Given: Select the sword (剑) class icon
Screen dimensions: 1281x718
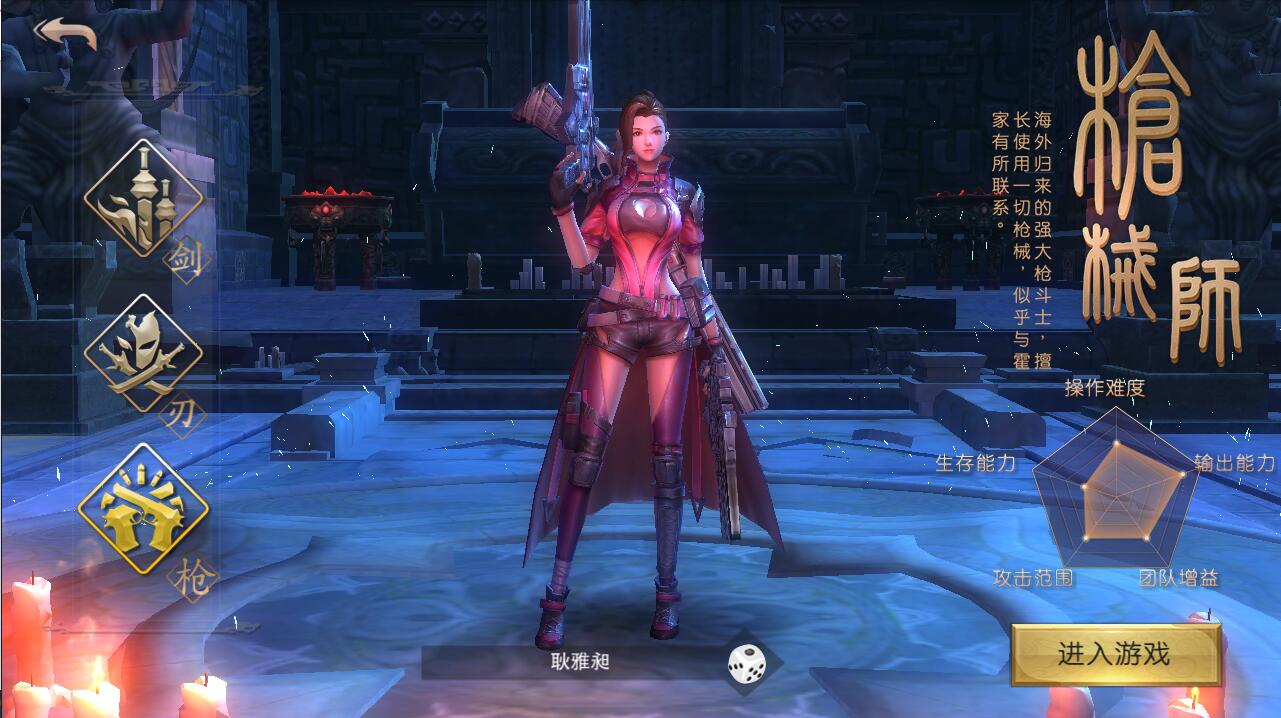Looking at the screenshot, I should click(x=143, y=199).
